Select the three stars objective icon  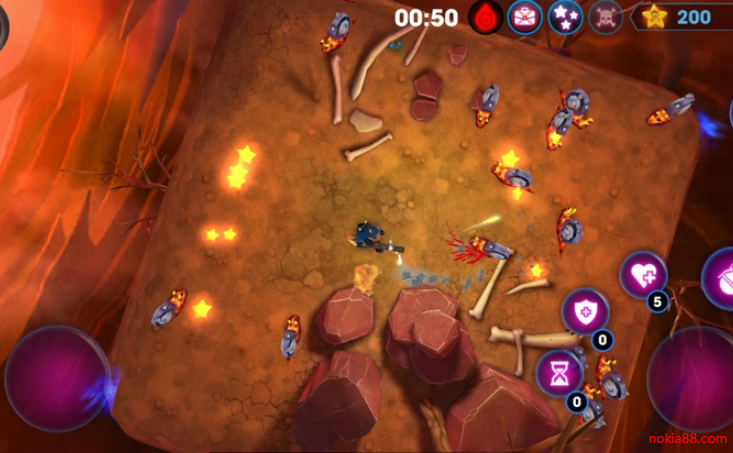point(565,17)
